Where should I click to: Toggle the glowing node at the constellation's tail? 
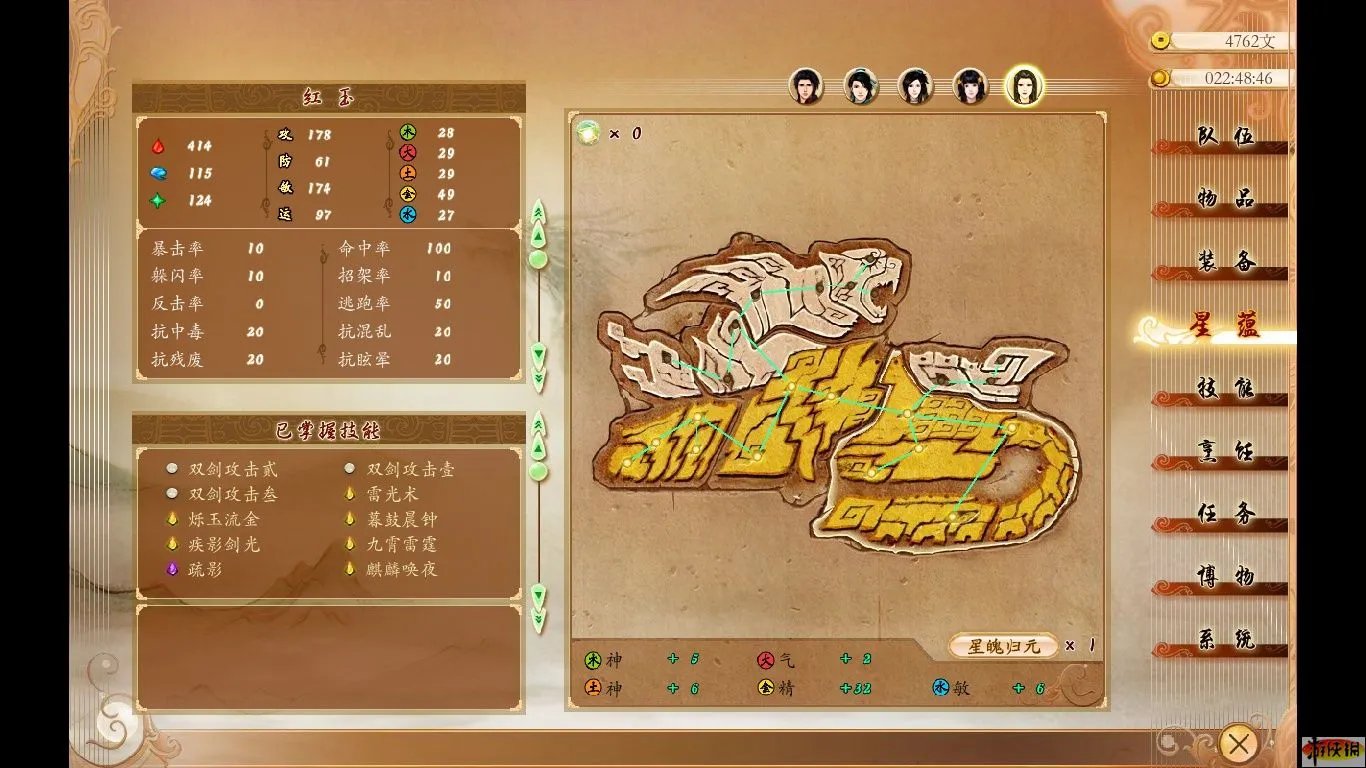(1013, 425)
